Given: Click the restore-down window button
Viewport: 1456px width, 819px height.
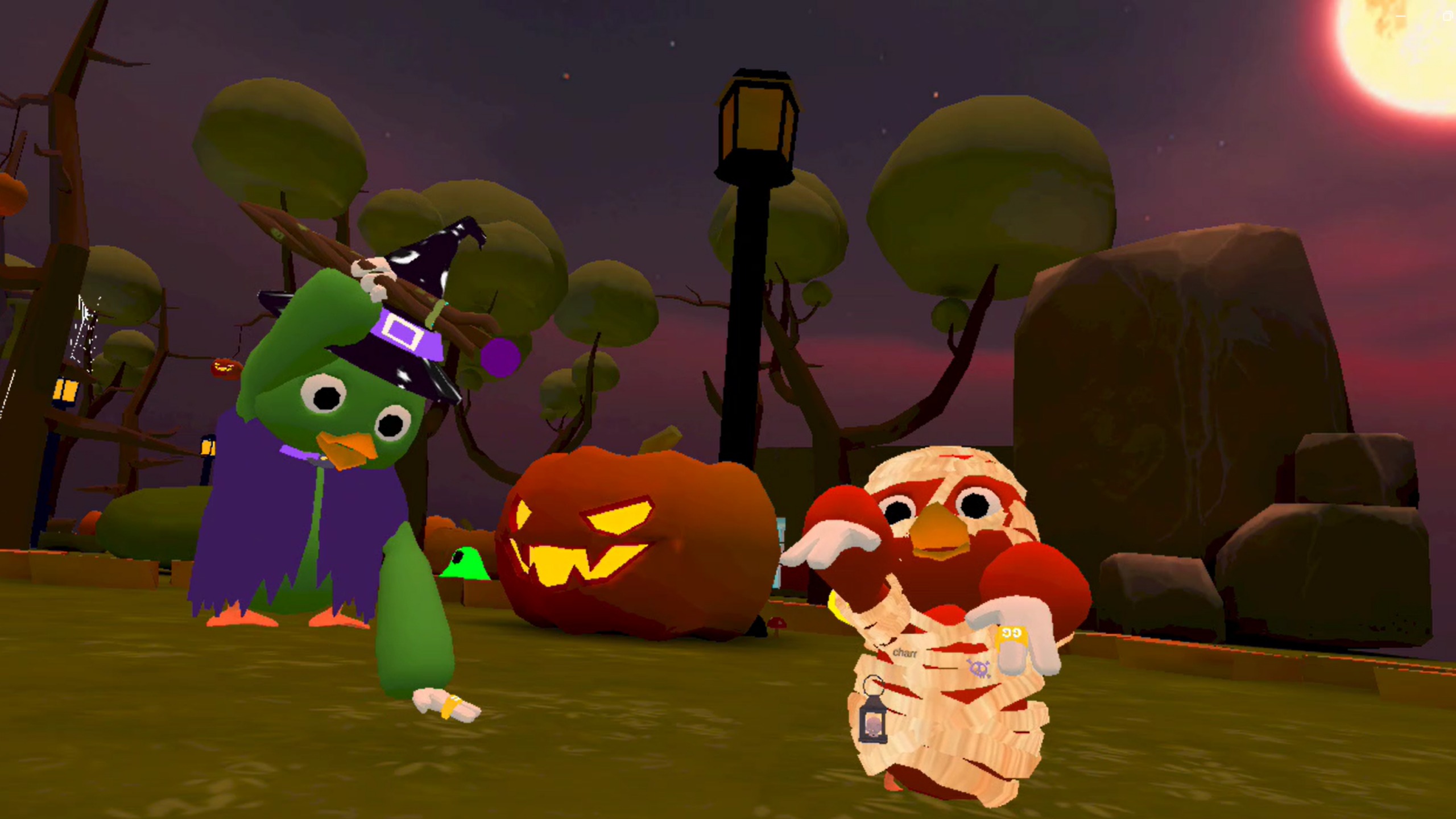Looking at the screenshot, I should click(1448, 16).
